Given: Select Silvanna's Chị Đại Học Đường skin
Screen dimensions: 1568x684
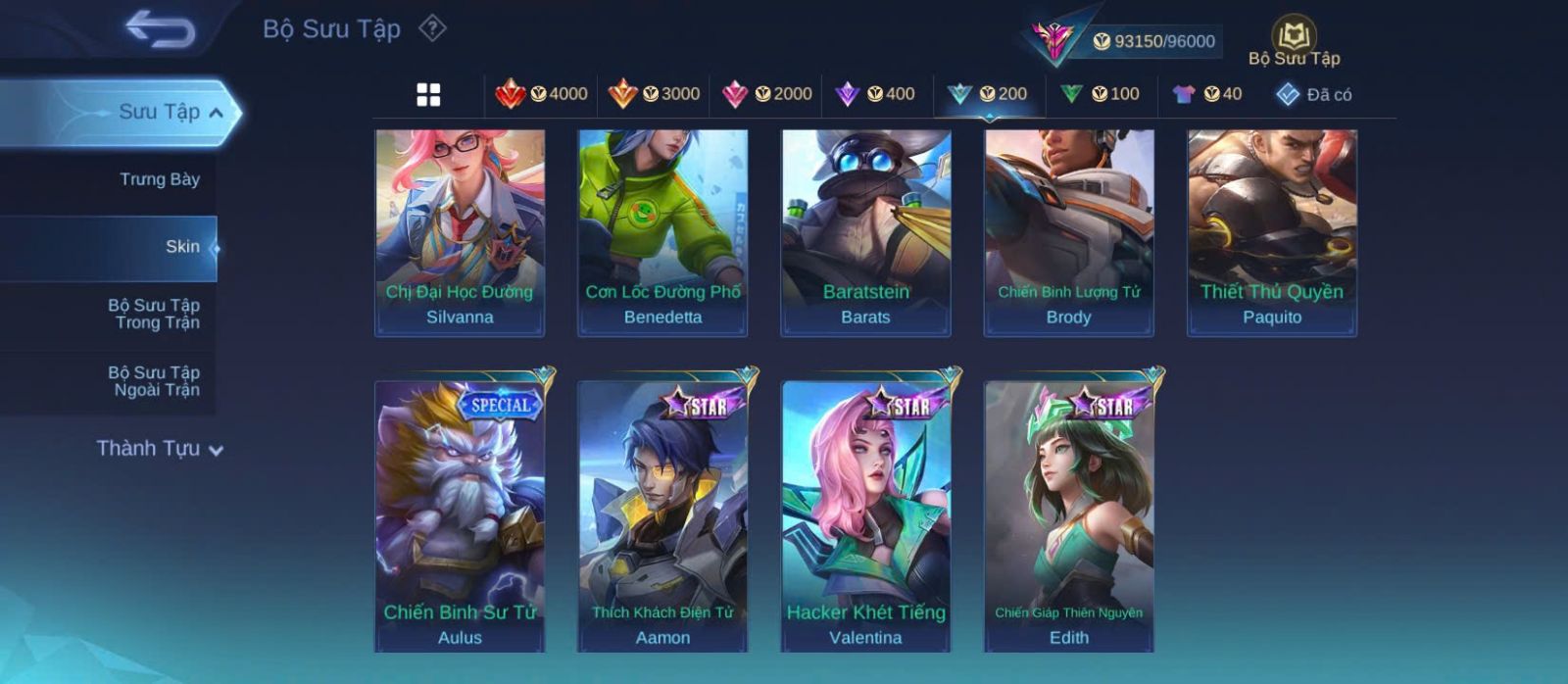Looking at the screenshot, I should click(460, 233).
